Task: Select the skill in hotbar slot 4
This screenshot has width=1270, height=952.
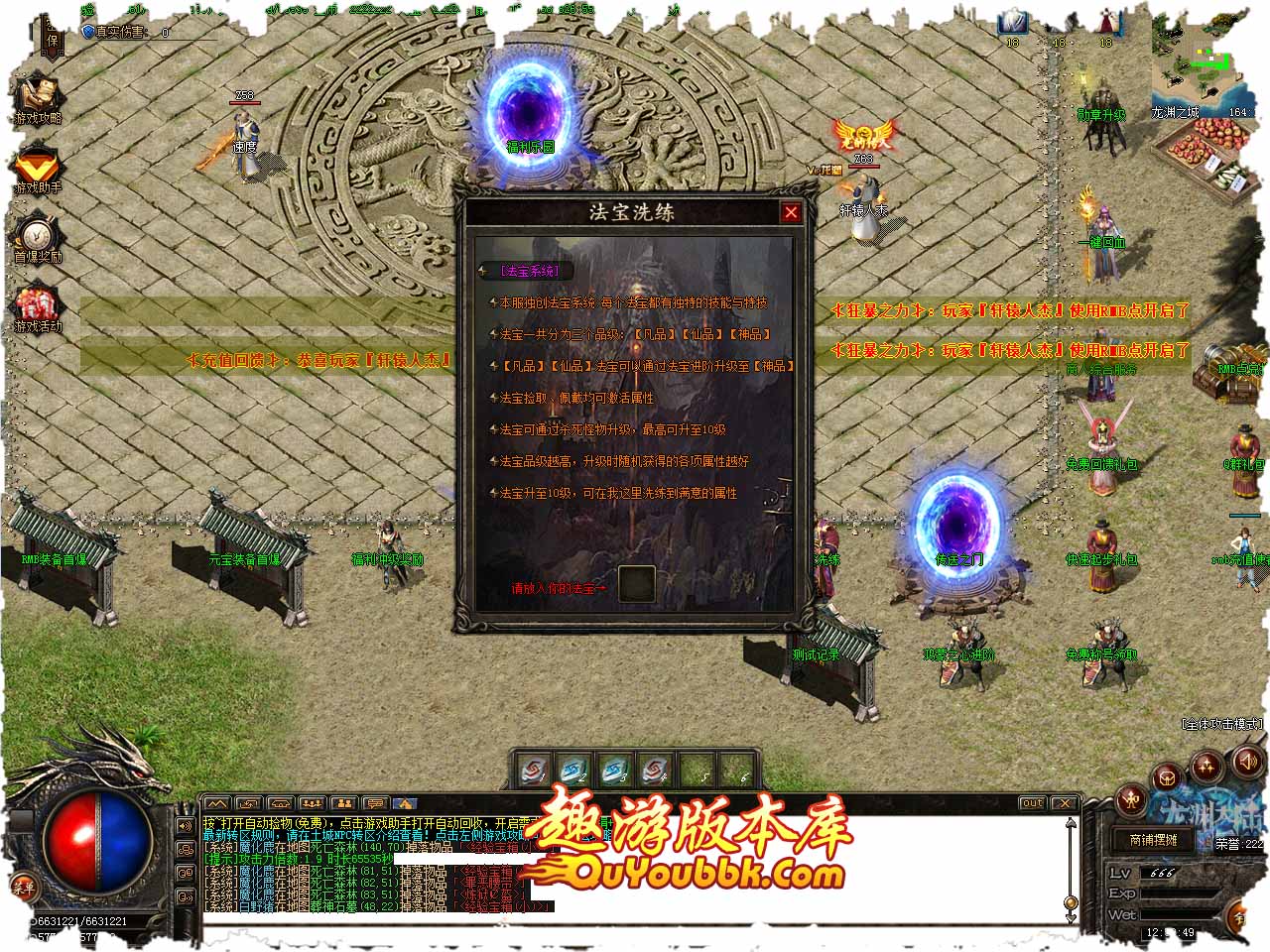Action: pos(655,770)
